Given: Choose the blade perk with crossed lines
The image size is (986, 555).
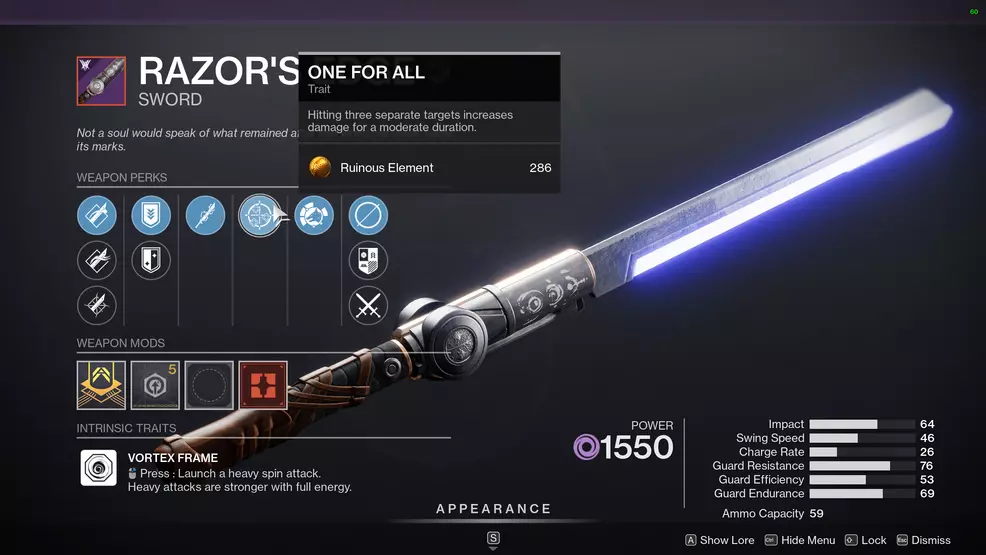Looking at the screenshot, I should coord(97,305).
